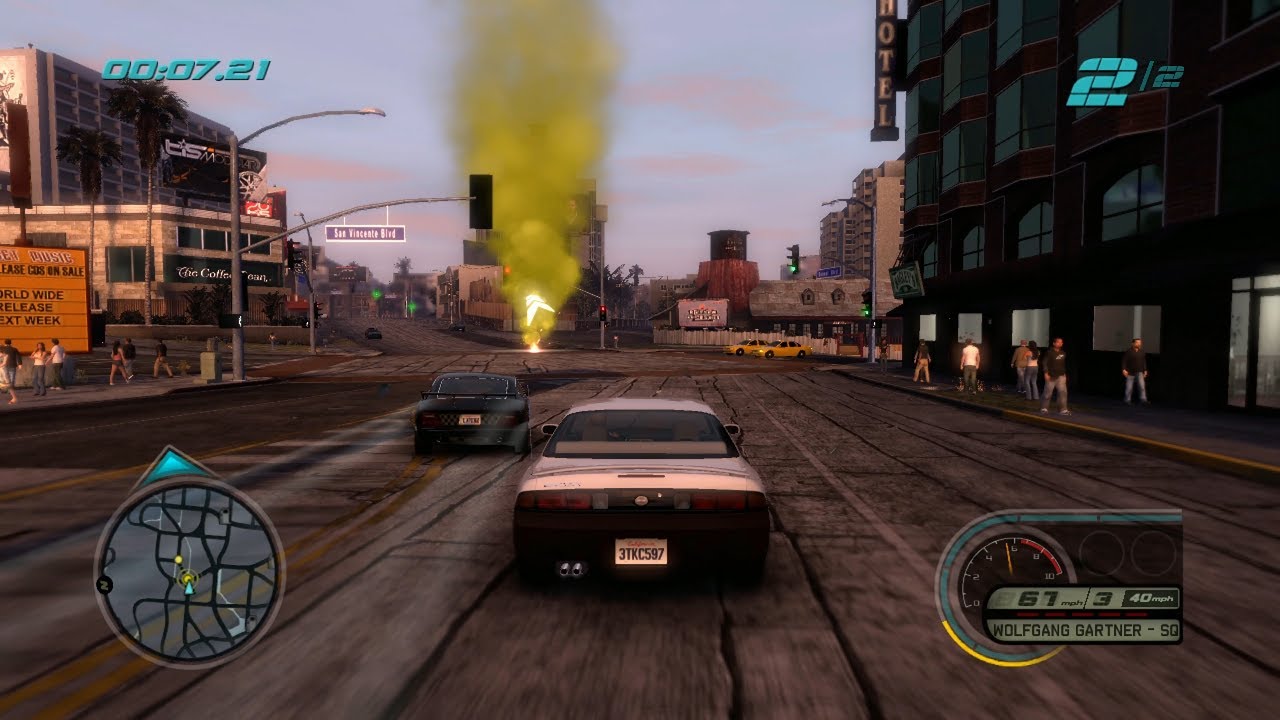Open the circular street minimap
This screenshot has height=720, width=1280.
(189, 571)
